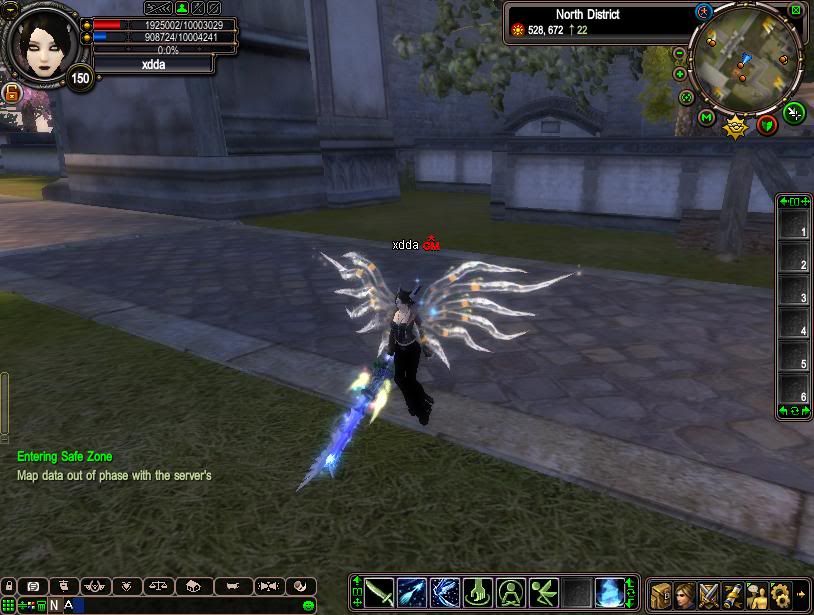Open system settings gear
Viewport: 814px width, 615px height.
pos(780,593)
